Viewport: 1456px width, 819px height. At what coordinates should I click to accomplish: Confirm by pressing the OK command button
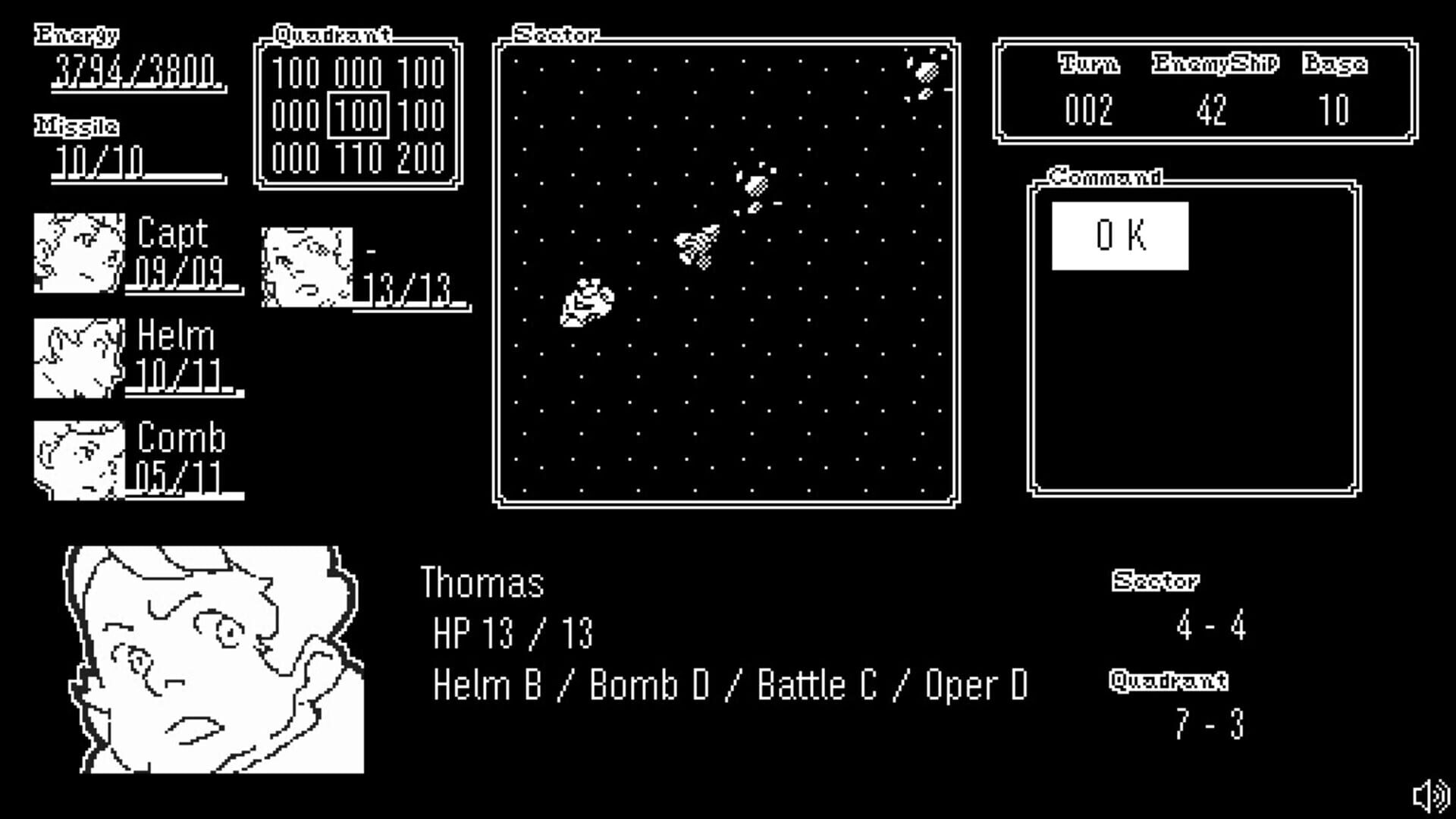coord(1120,236)
